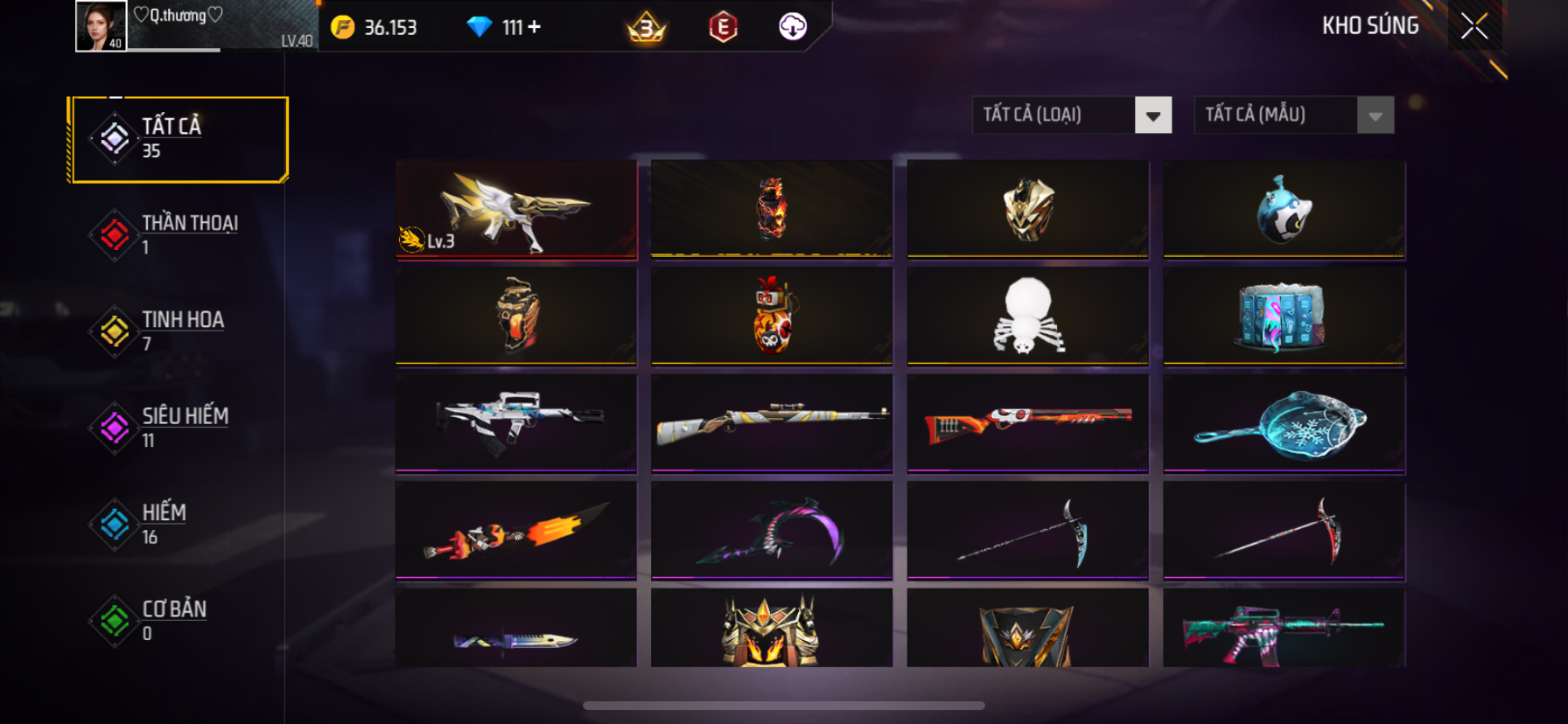Pick the flaming orange machete skin
Screen dimensions: 1568x724
point(516,530)
